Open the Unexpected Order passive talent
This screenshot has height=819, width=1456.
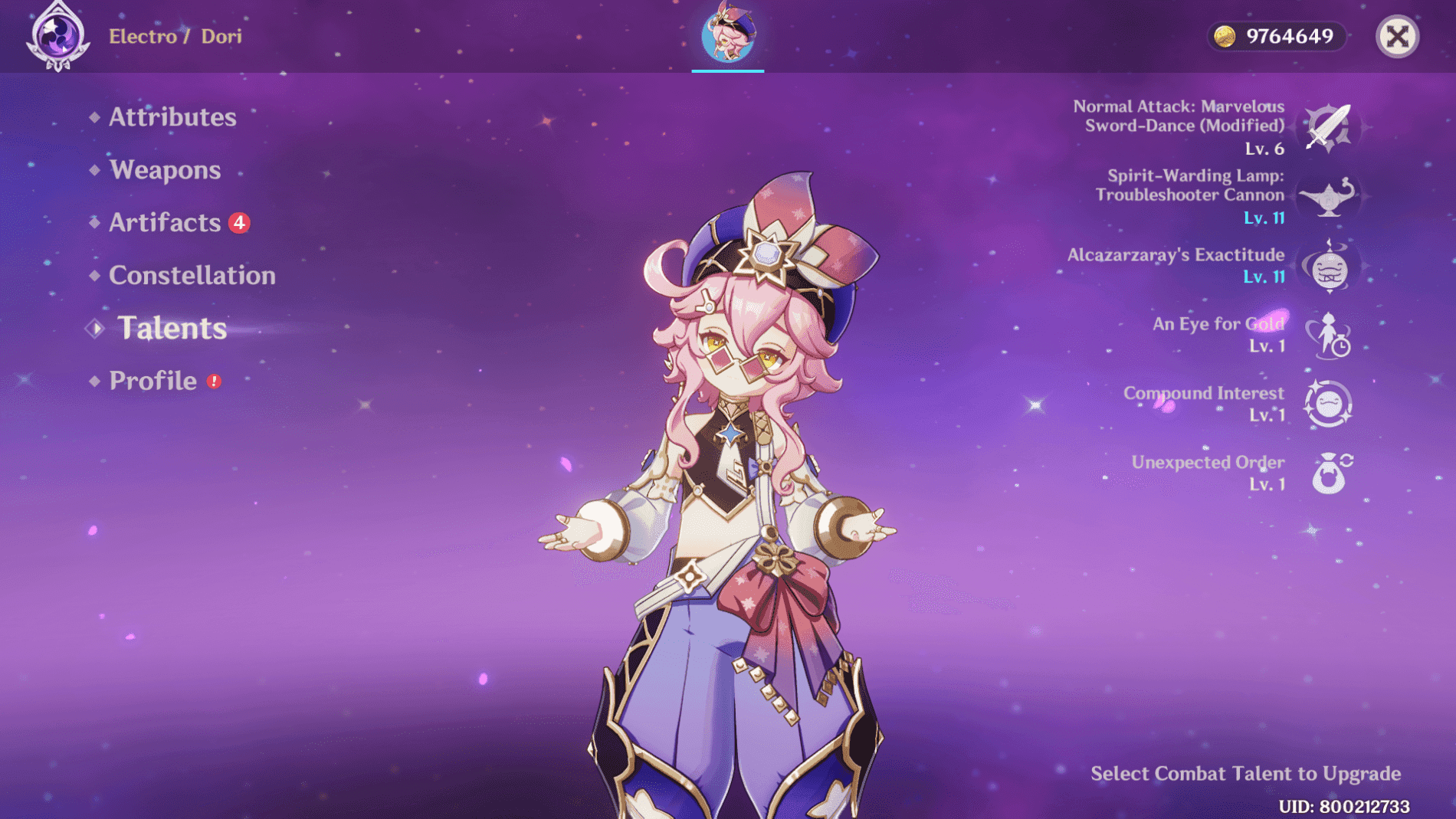[x=1329, y=473]
